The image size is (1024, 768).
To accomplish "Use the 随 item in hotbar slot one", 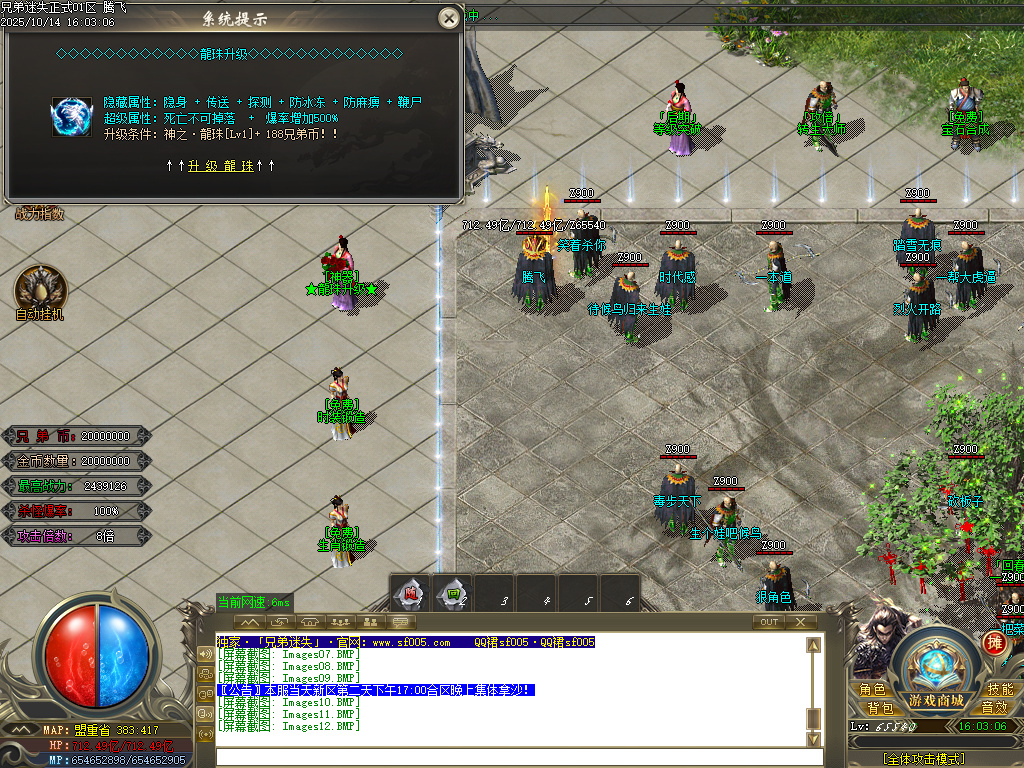I will [x=411, y=595].
